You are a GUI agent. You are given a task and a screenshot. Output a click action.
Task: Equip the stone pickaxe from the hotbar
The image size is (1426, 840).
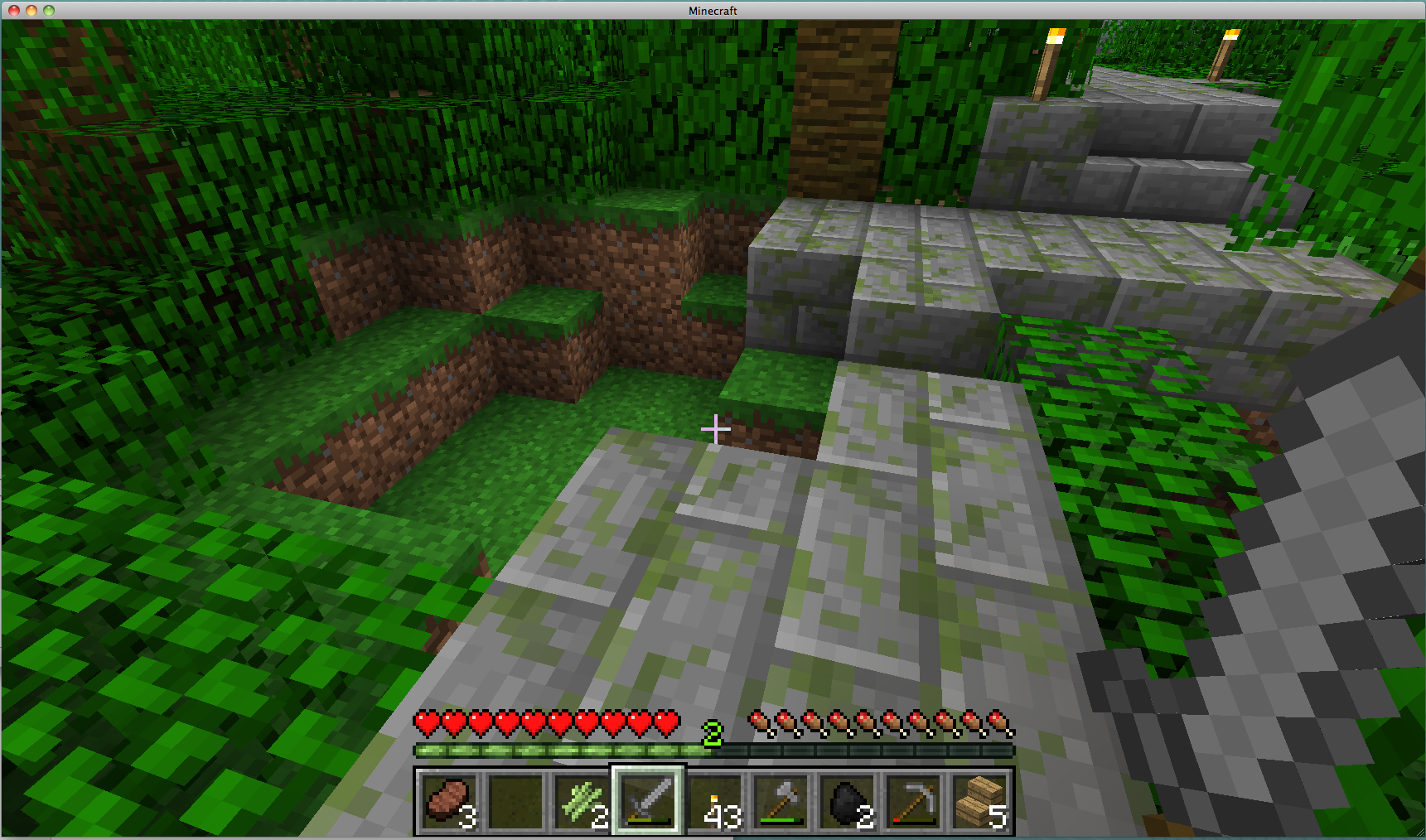[914, 800]
